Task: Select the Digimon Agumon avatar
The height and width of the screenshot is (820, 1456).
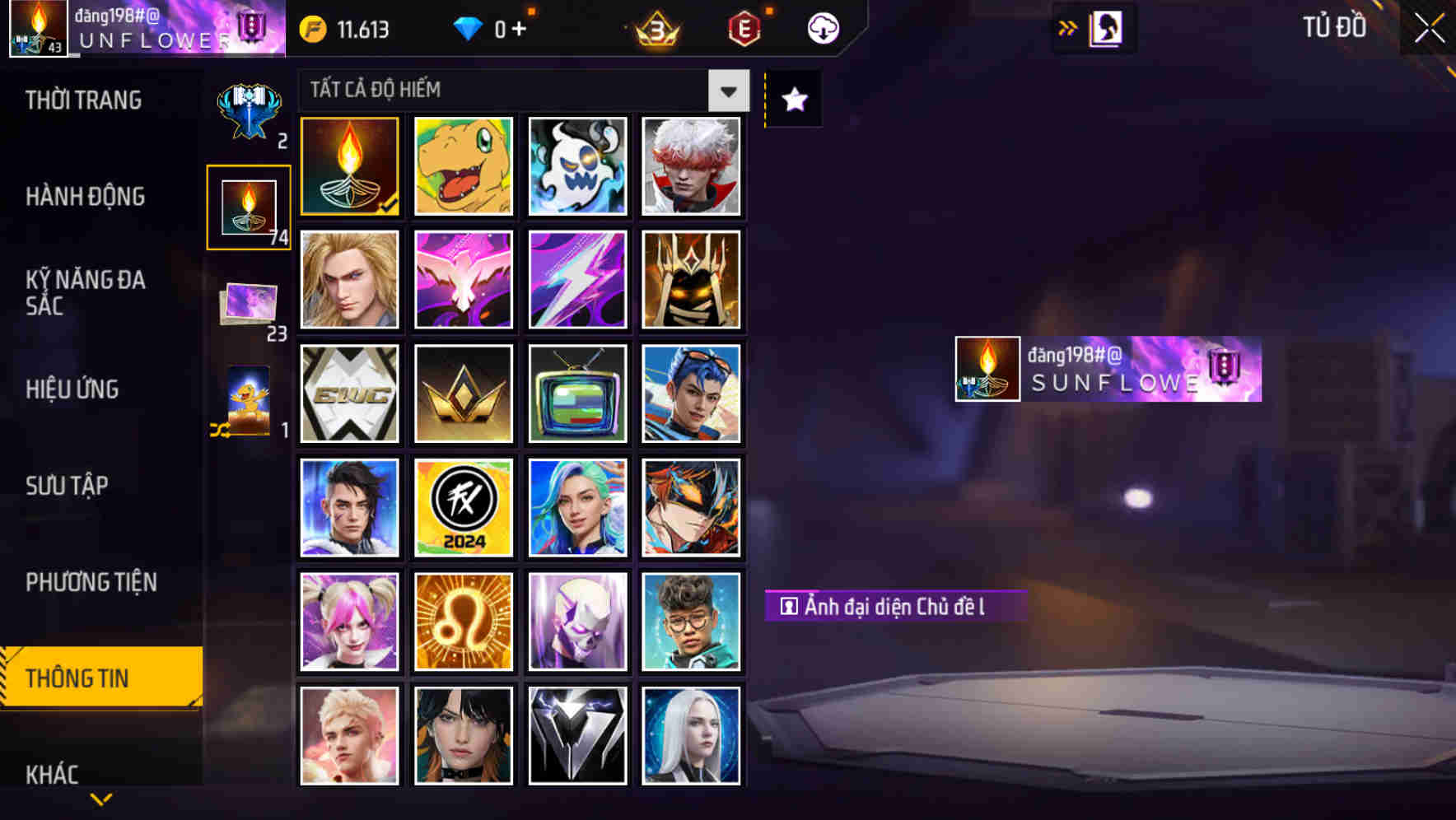Action: coord(463,166)
